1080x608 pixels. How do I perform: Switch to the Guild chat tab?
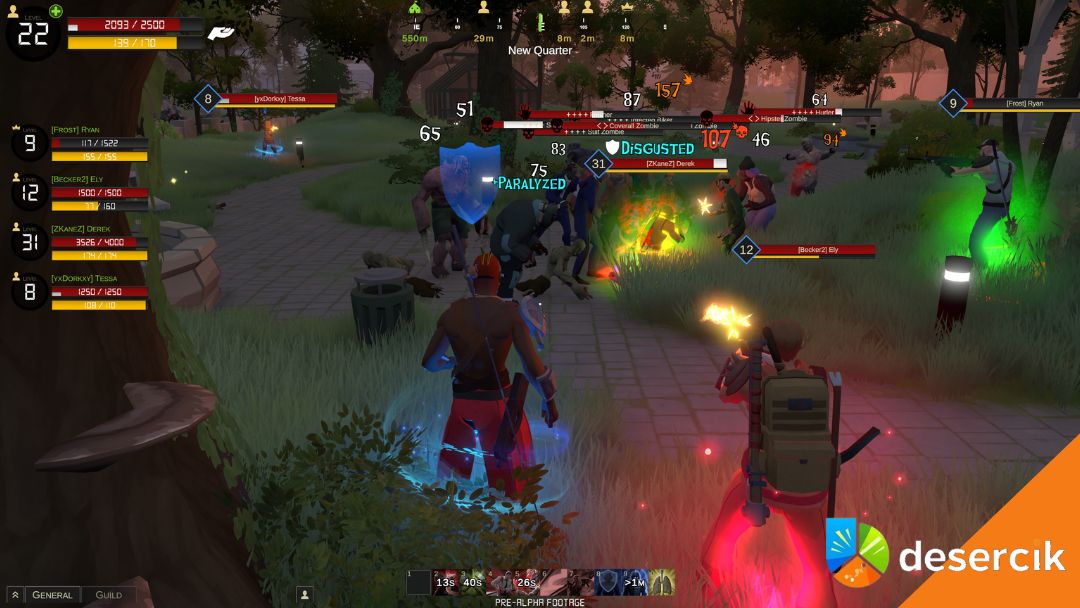click(x=109, y=595)
